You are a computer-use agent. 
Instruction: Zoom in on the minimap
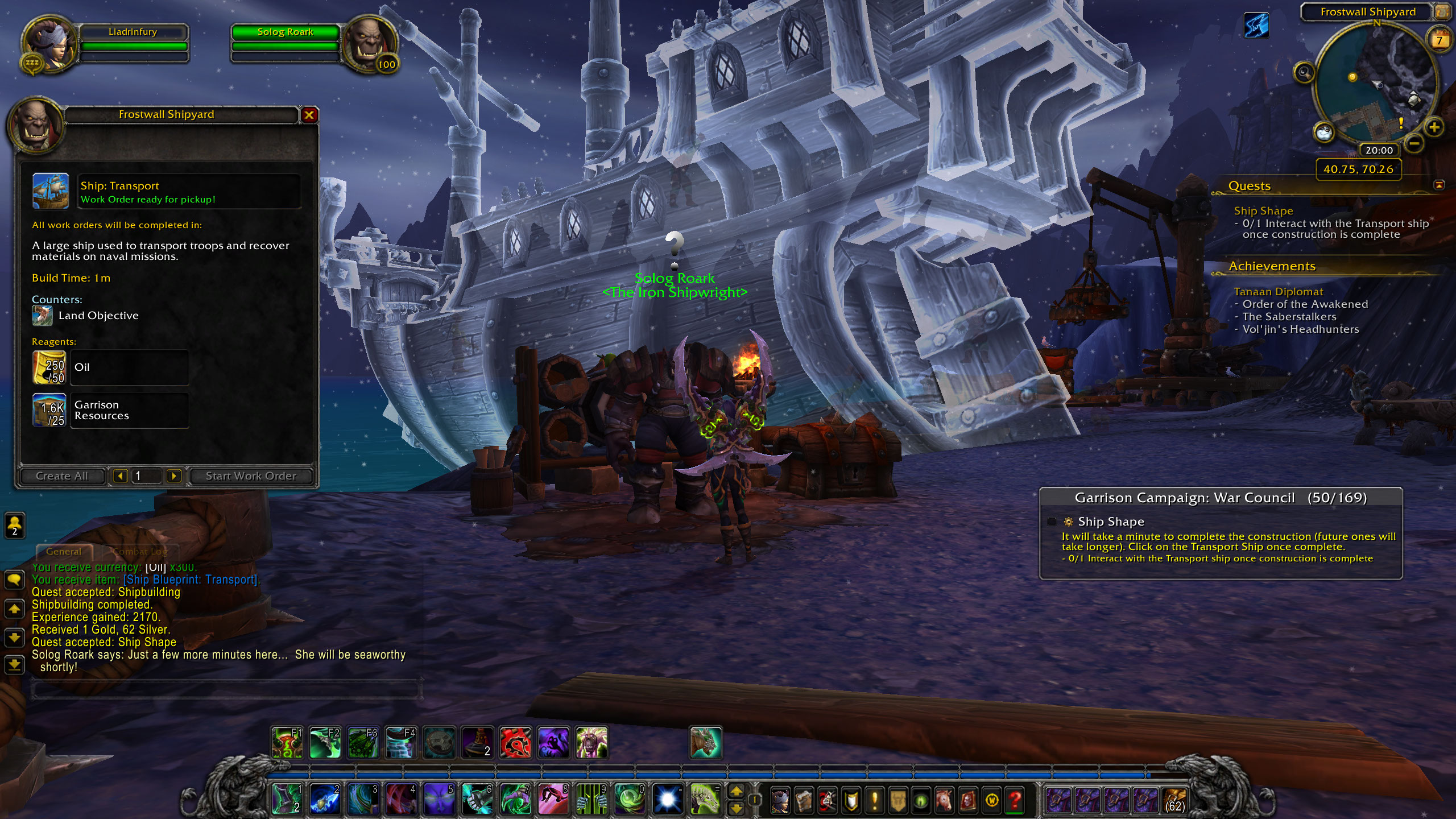[x=1434, y=127]
